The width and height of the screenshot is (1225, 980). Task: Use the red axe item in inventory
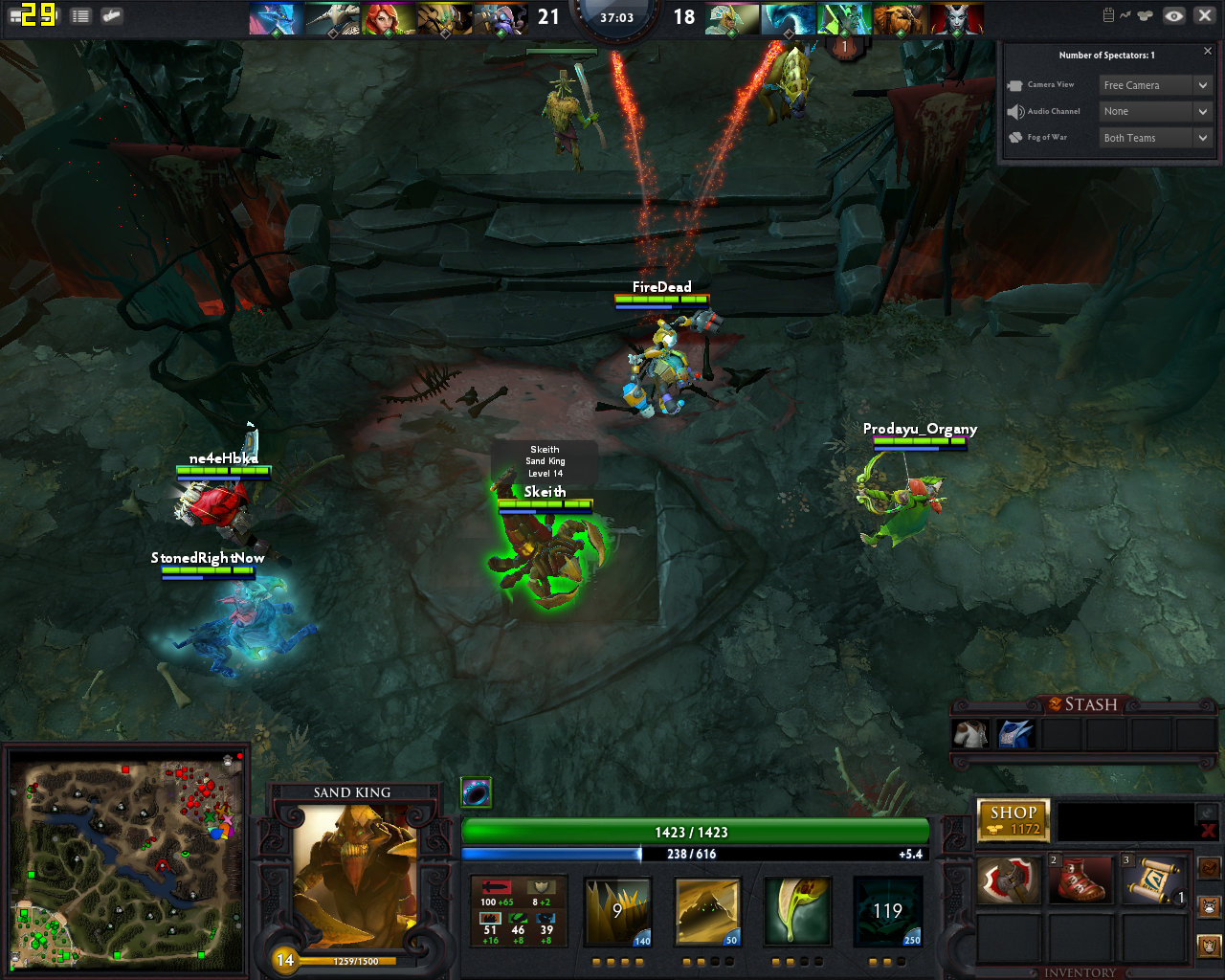pos(1008,880)
